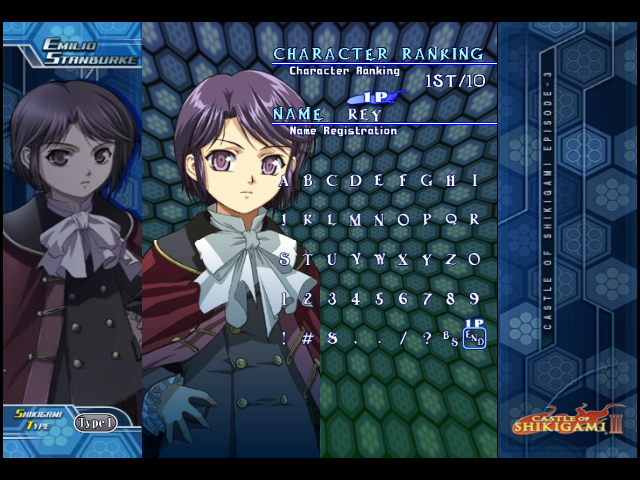
Task: Pick the letter R
Action: [475, 219]
